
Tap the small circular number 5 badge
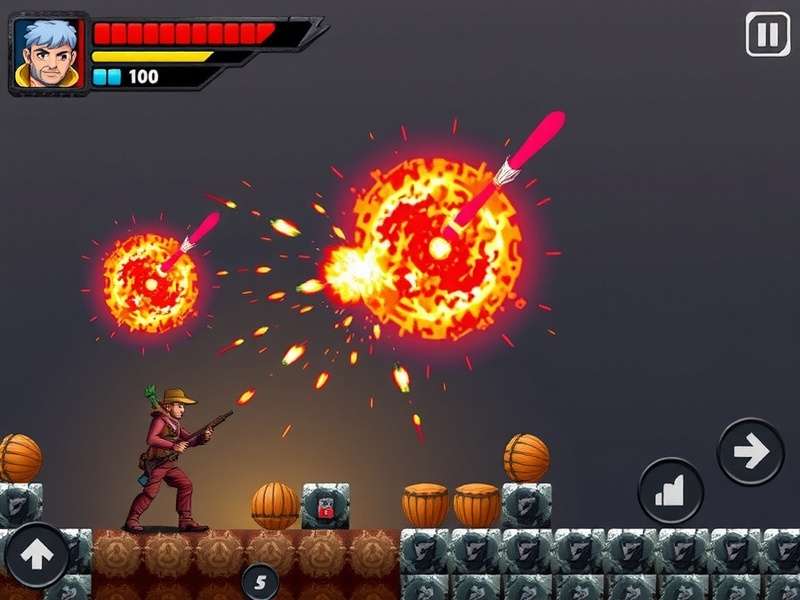point(260,579)
